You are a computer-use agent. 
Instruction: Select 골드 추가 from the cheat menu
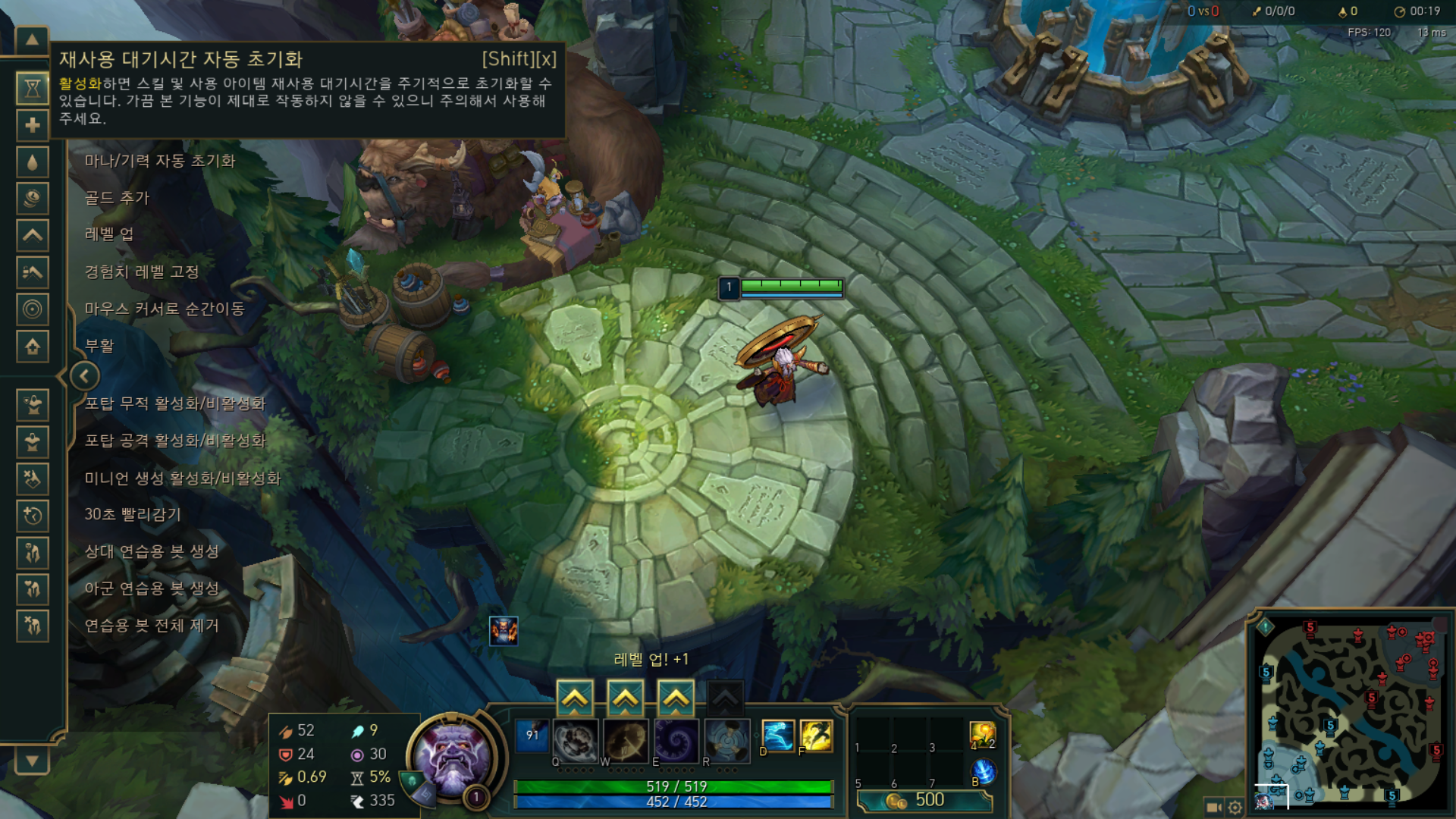pos(118,199)
